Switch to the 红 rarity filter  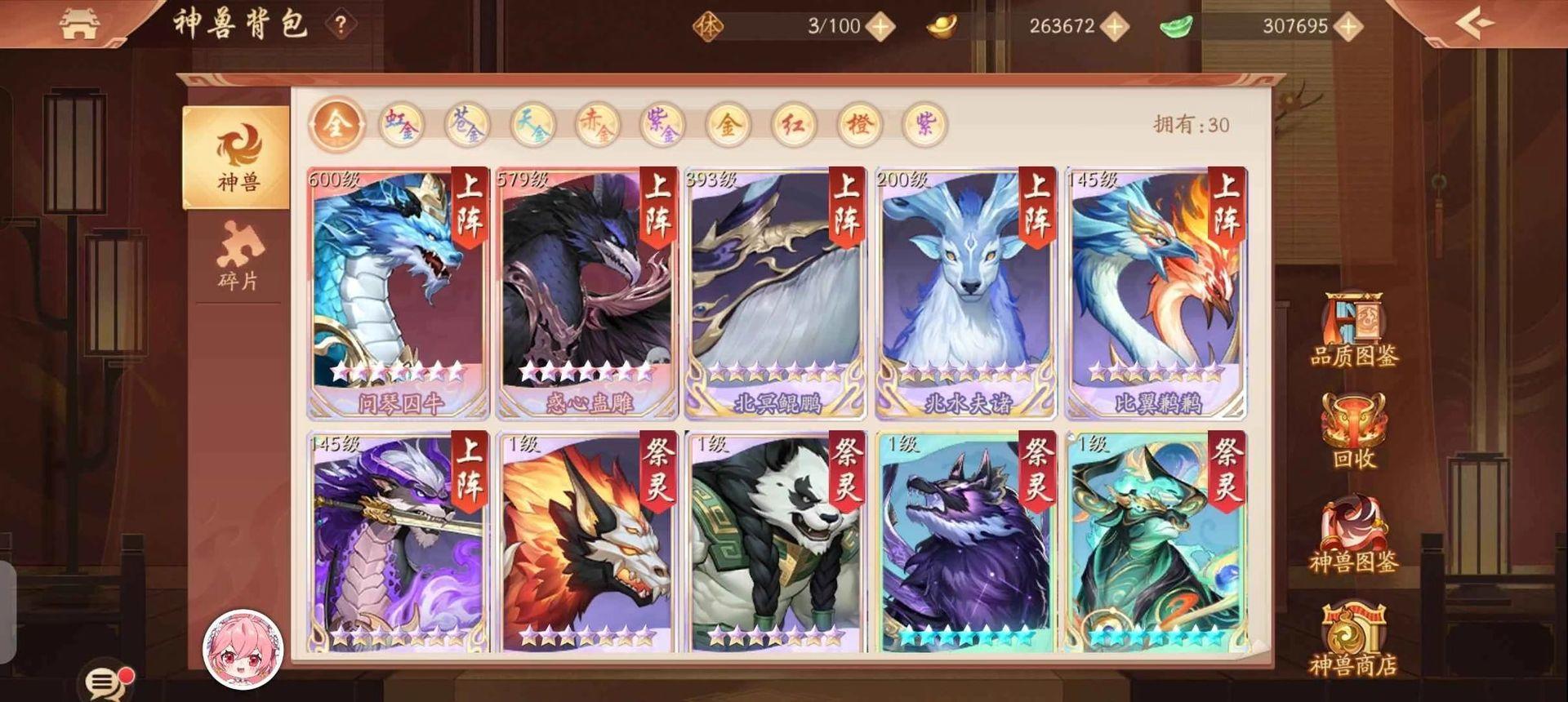pyautogui.click(x=795, y=127)
